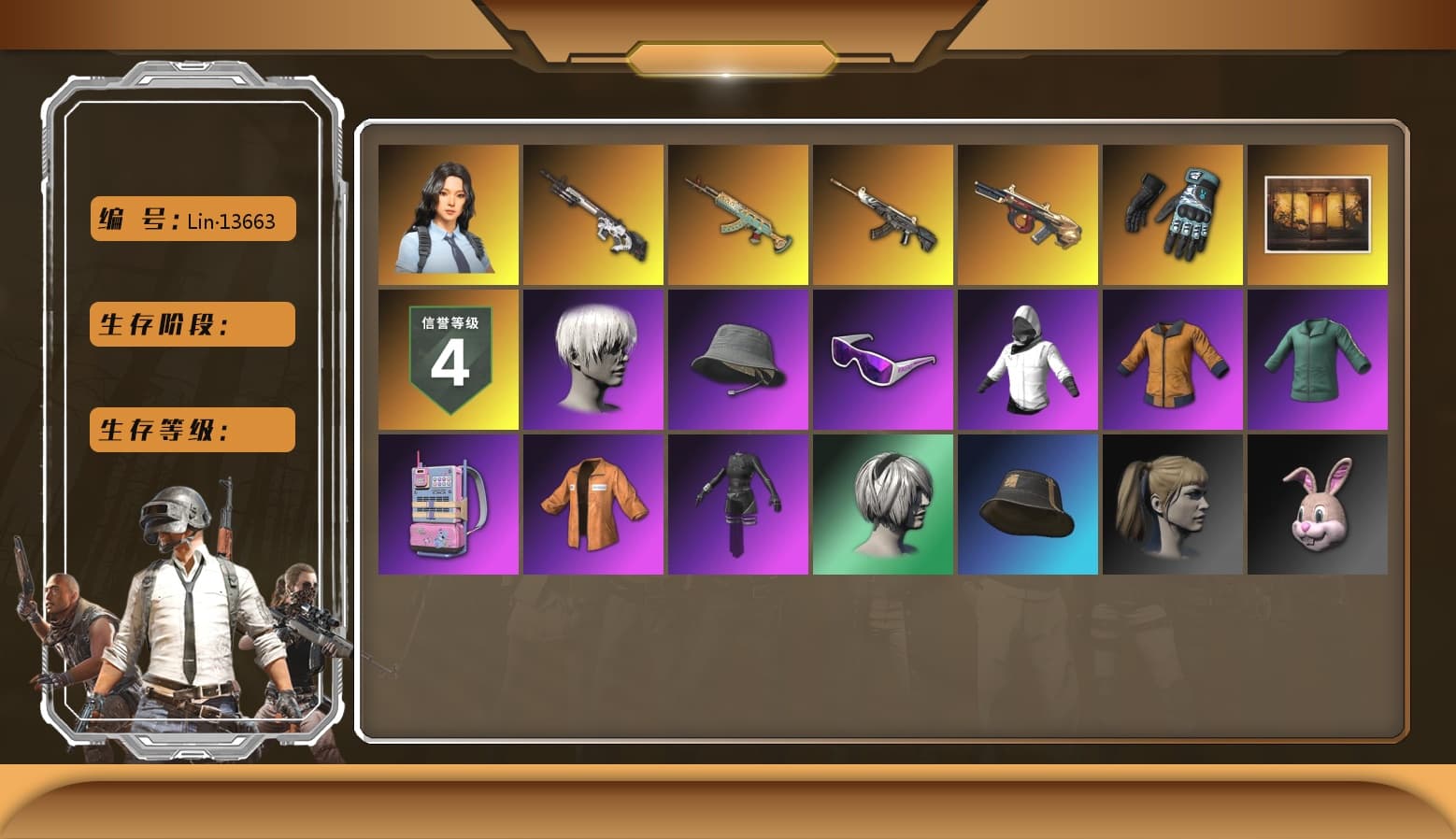Click the purple sunglasses item

883,360
